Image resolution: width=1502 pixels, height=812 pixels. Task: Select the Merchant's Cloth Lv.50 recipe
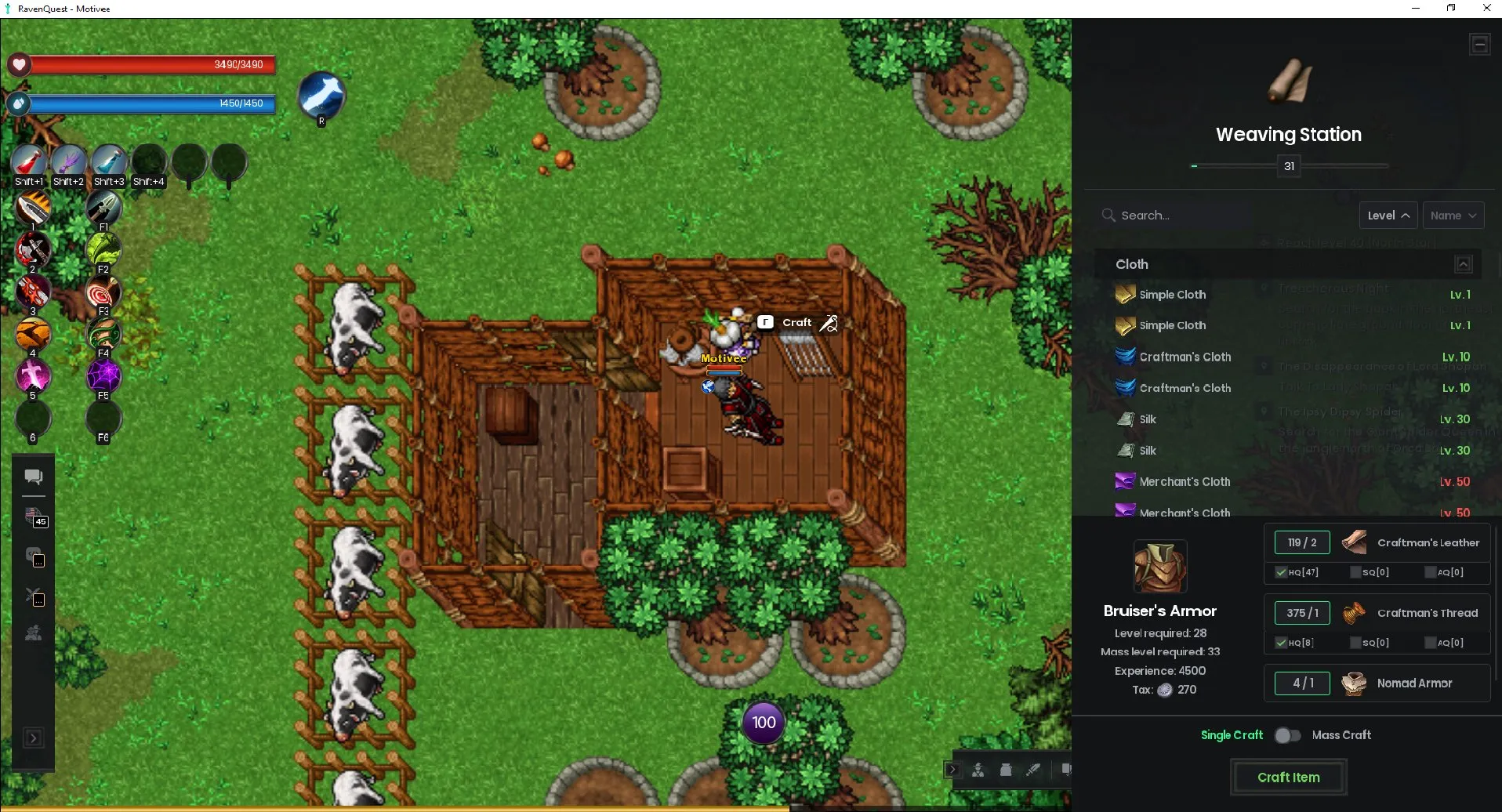click(1185, 481)
